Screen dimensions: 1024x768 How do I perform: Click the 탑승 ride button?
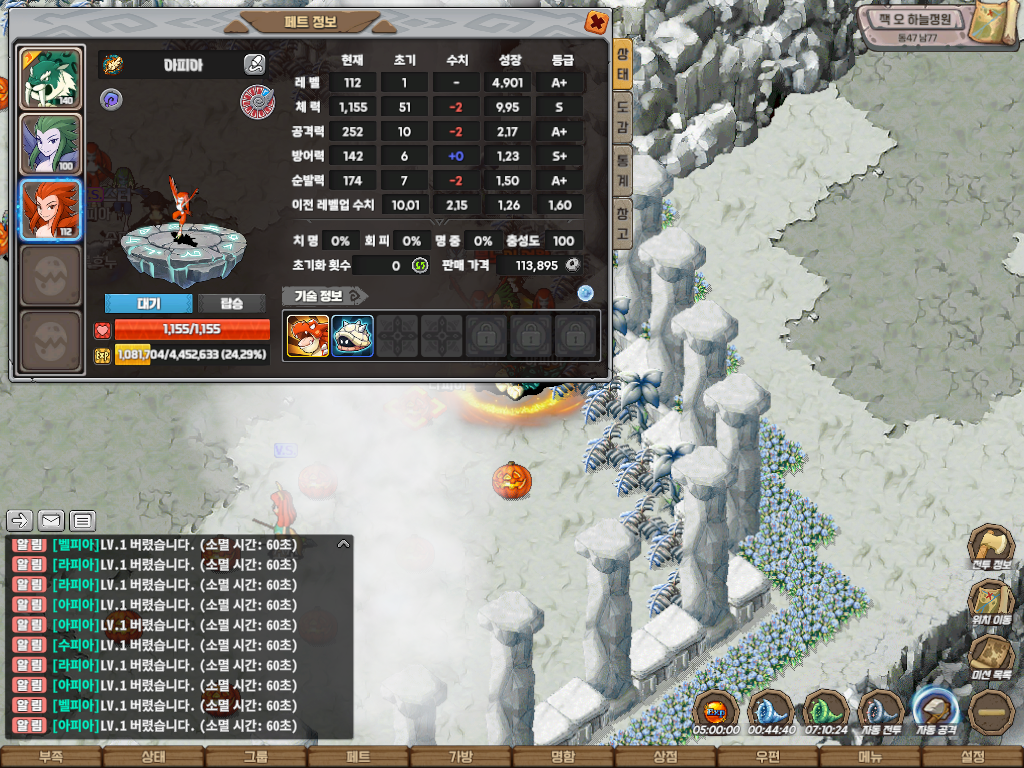[x=231, y=303]
